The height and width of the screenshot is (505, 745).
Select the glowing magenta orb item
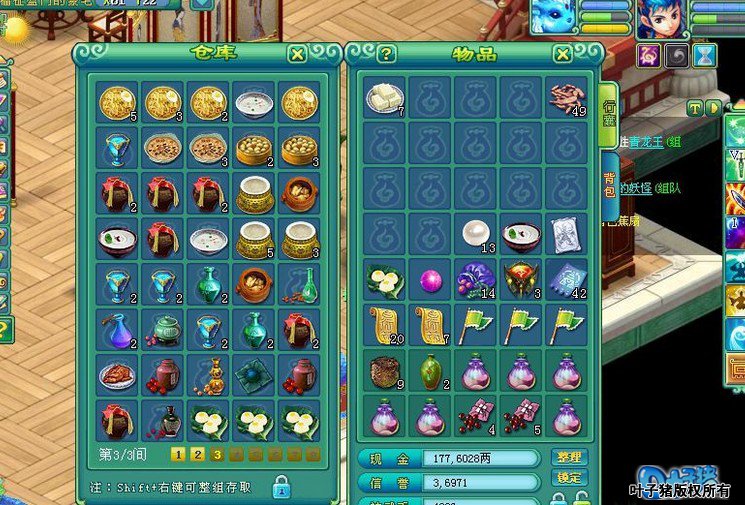tap(430, 279)
